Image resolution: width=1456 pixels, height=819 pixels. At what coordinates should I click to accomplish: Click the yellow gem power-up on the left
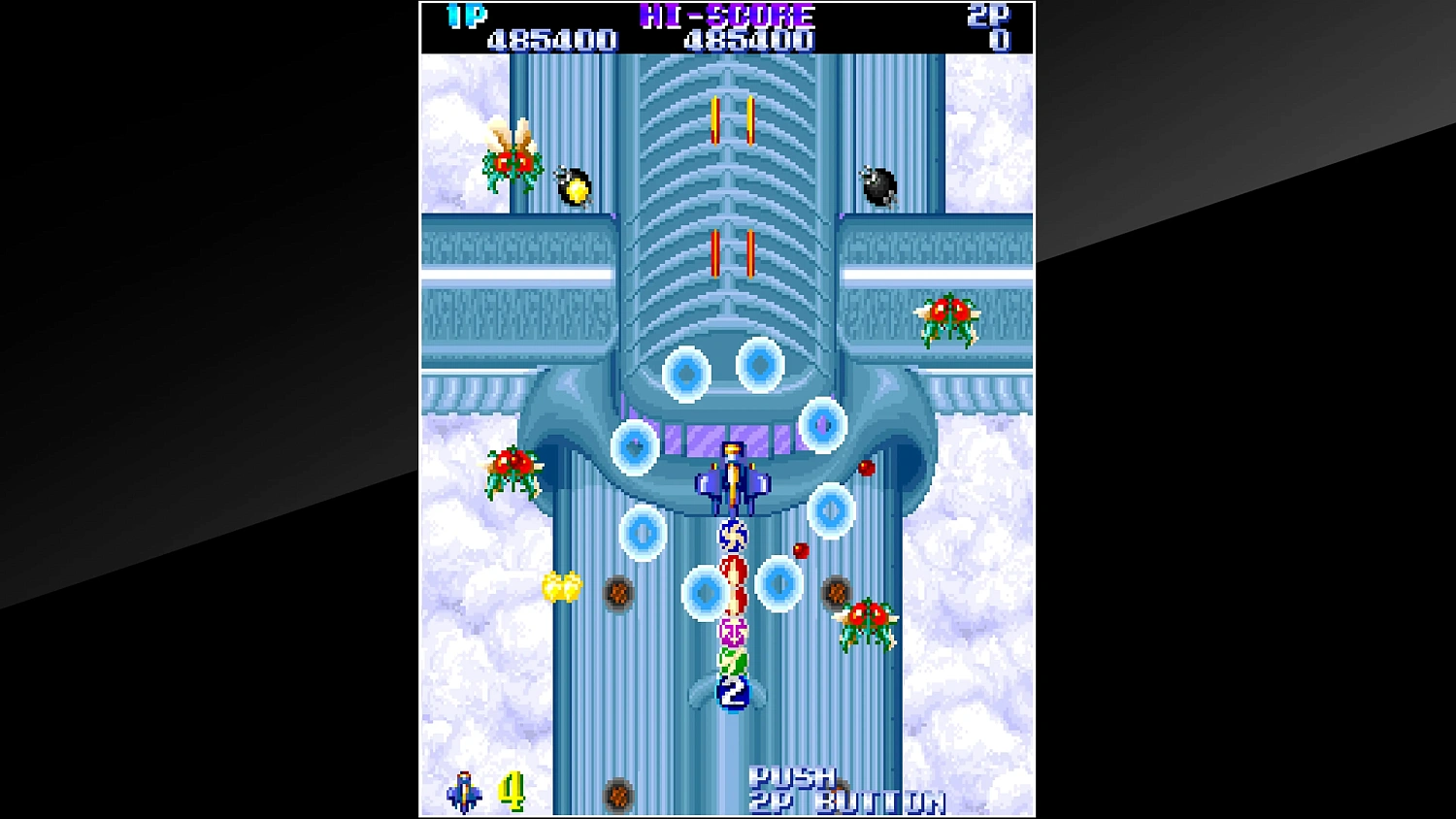561,587
